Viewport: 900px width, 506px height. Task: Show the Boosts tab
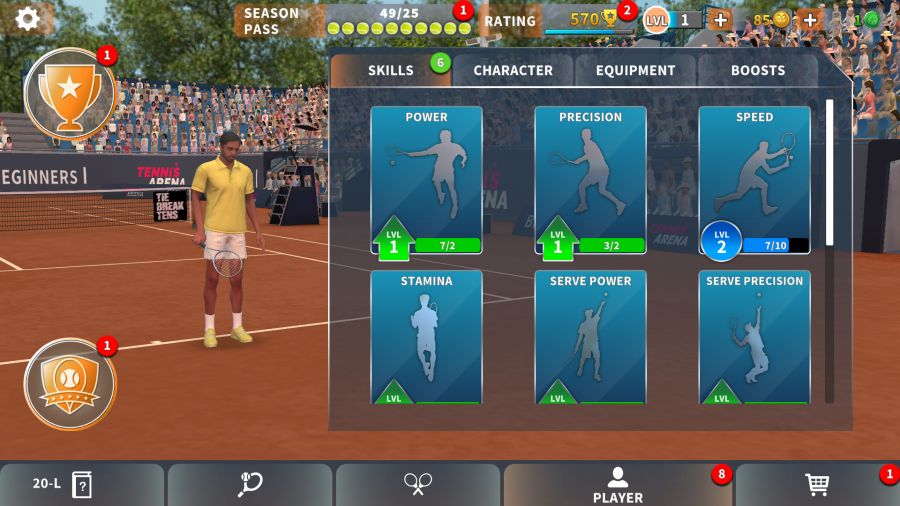click(757, 70)
